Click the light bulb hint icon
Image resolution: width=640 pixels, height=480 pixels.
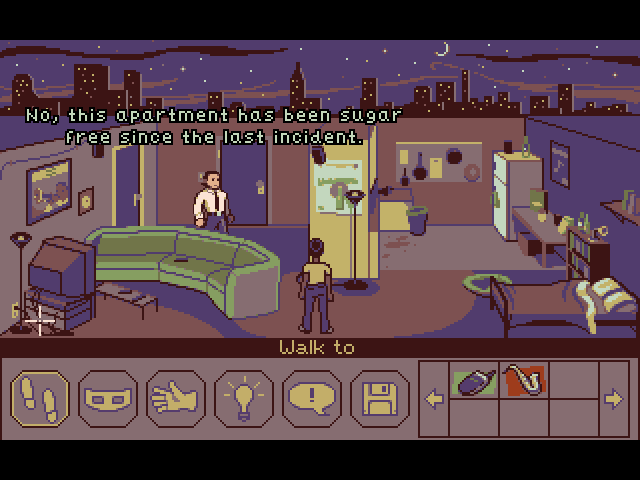point(243,399)
